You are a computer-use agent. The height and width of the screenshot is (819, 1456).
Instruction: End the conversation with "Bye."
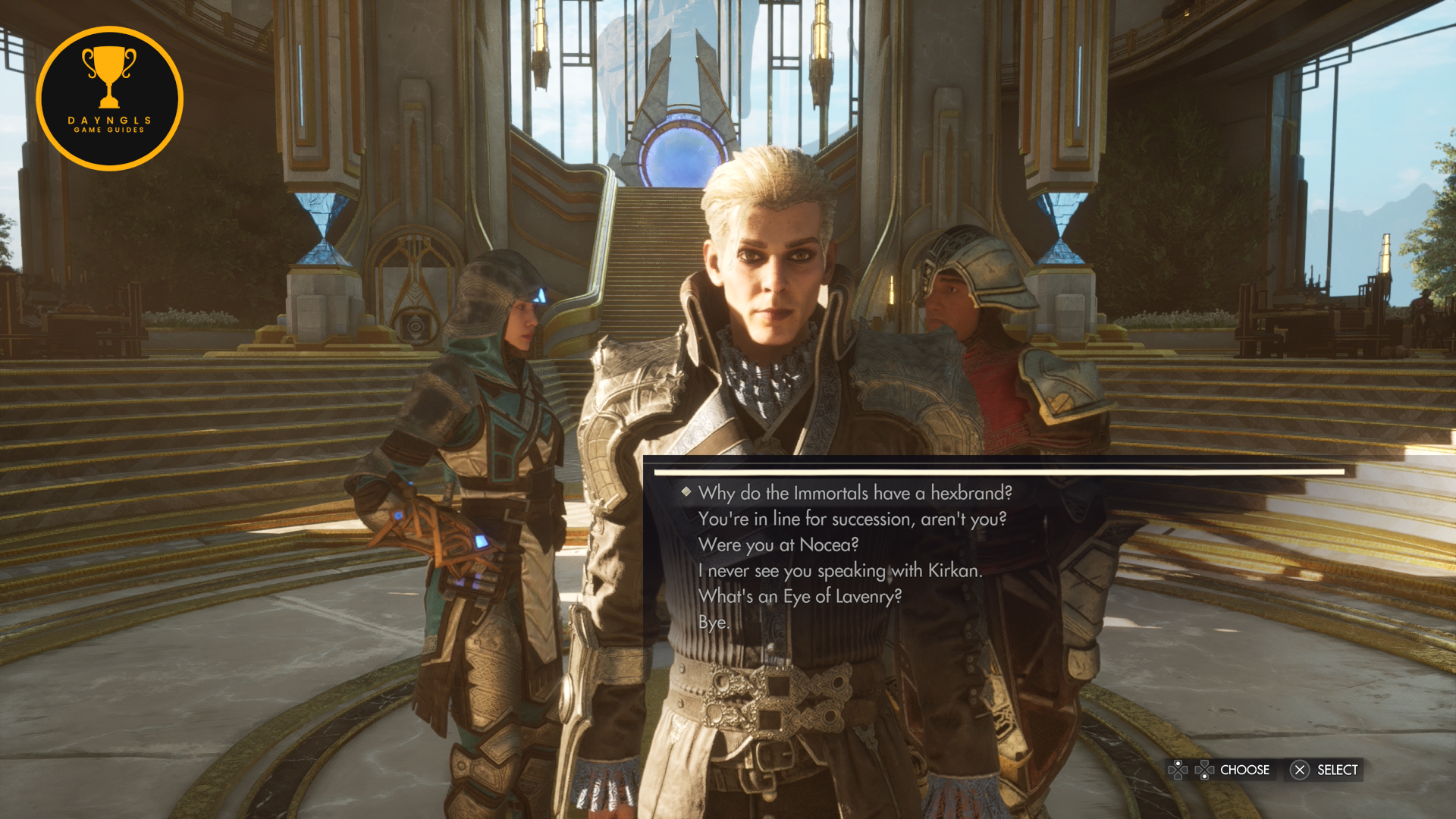(x=714, y=623)
